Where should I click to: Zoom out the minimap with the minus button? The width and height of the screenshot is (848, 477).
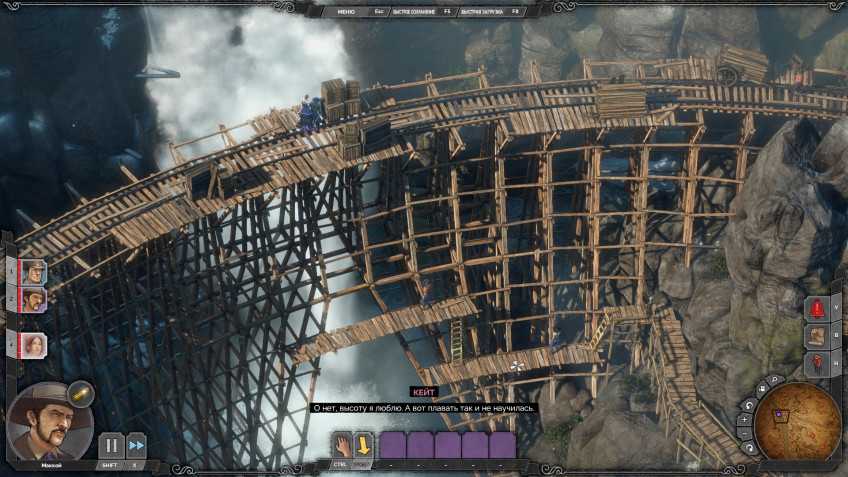click(745, 436)
